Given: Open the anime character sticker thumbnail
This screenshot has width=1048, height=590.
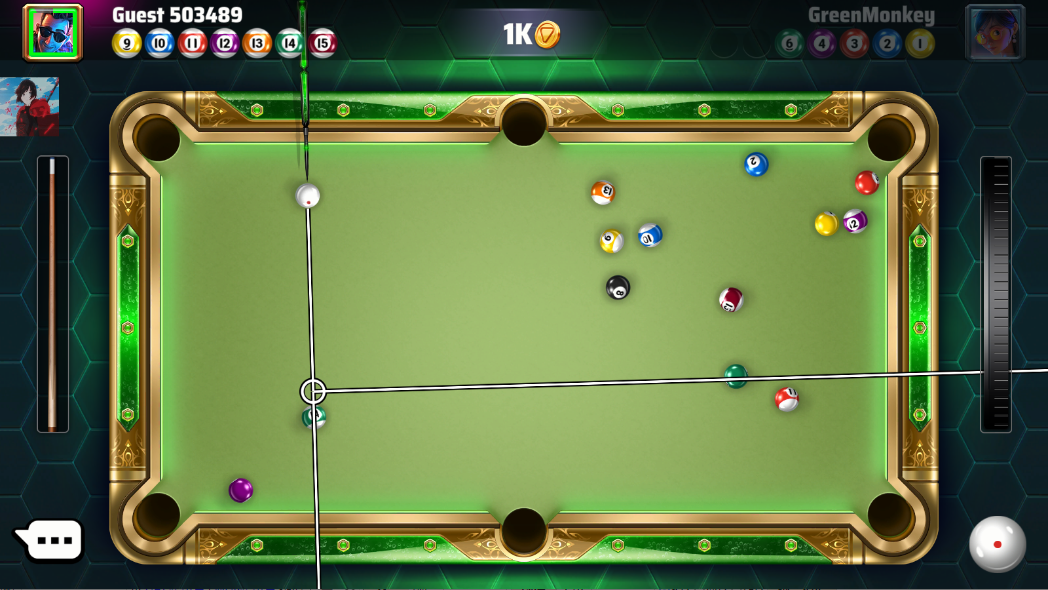Looking at the screenshot, I should [30, 107].
